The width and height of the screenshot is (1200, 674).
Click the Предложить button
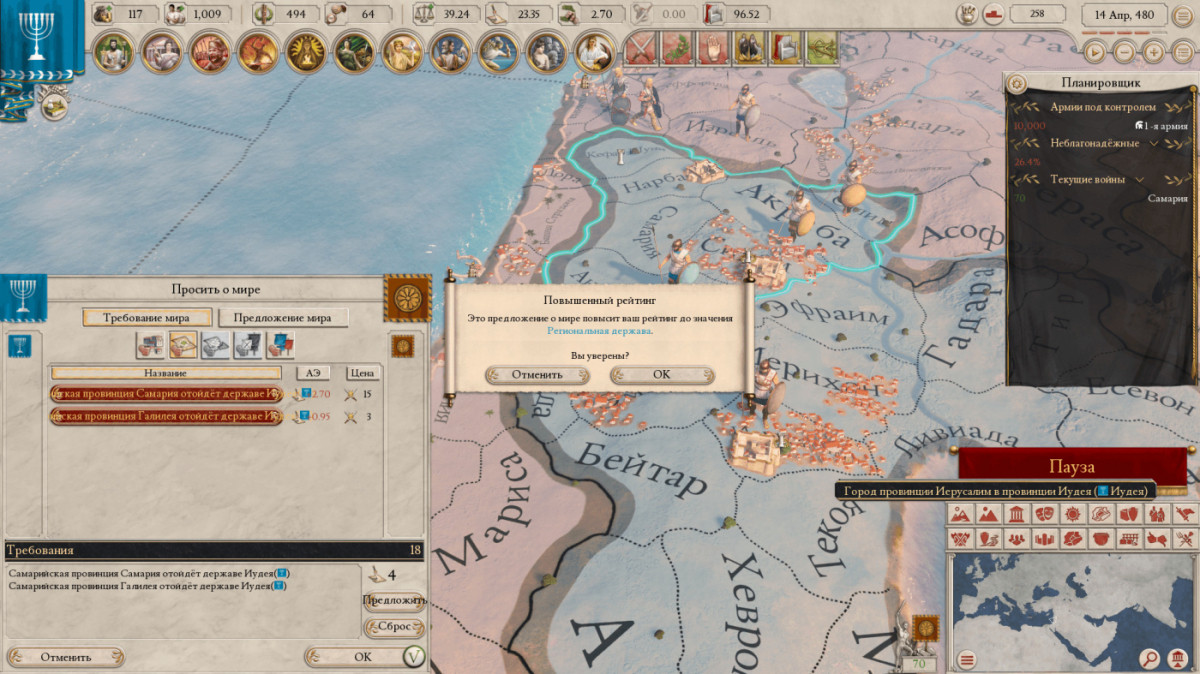[394, 601]
